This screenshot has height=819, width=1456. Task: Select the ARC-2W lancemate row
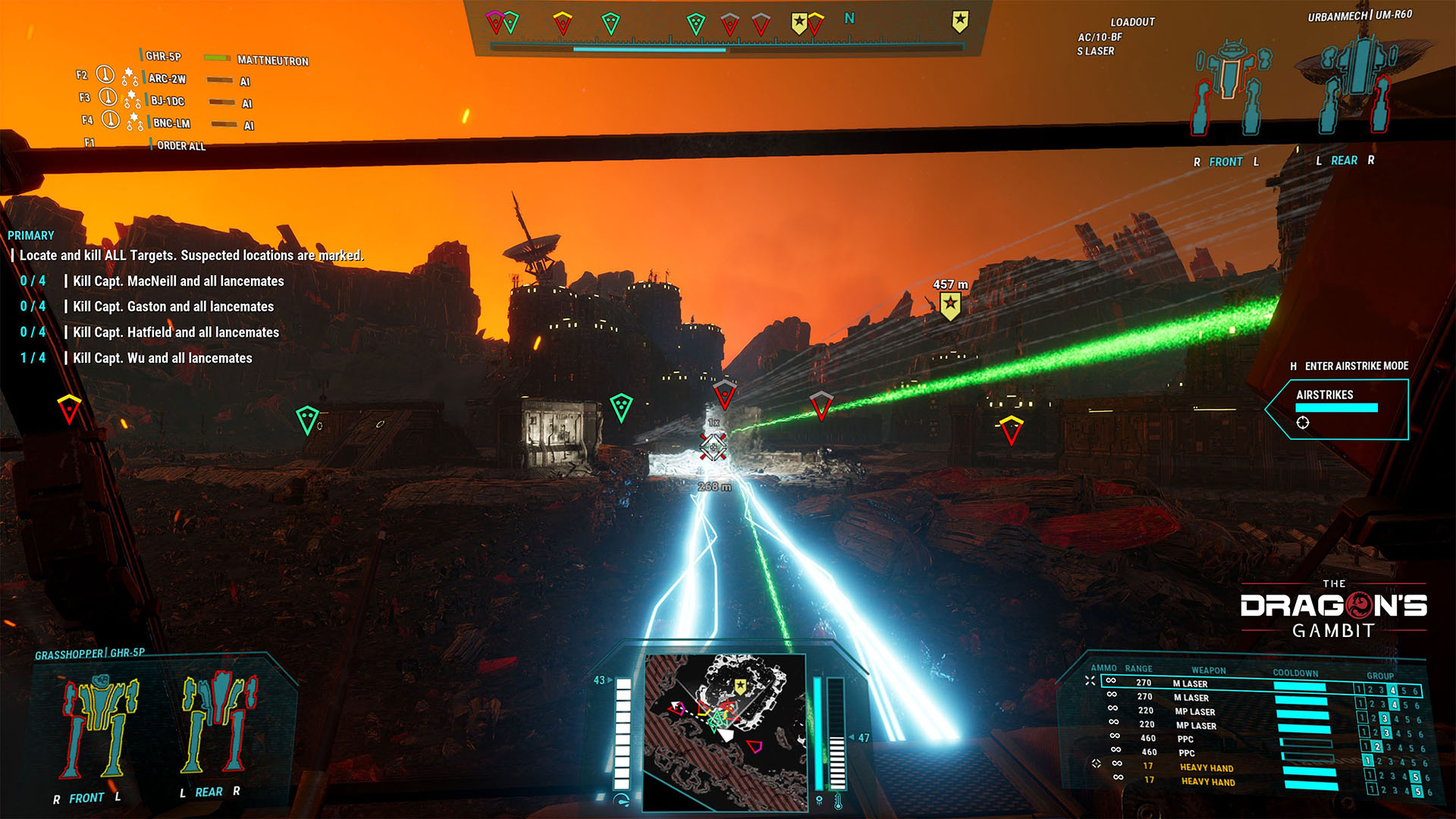(x=167, y=79)
